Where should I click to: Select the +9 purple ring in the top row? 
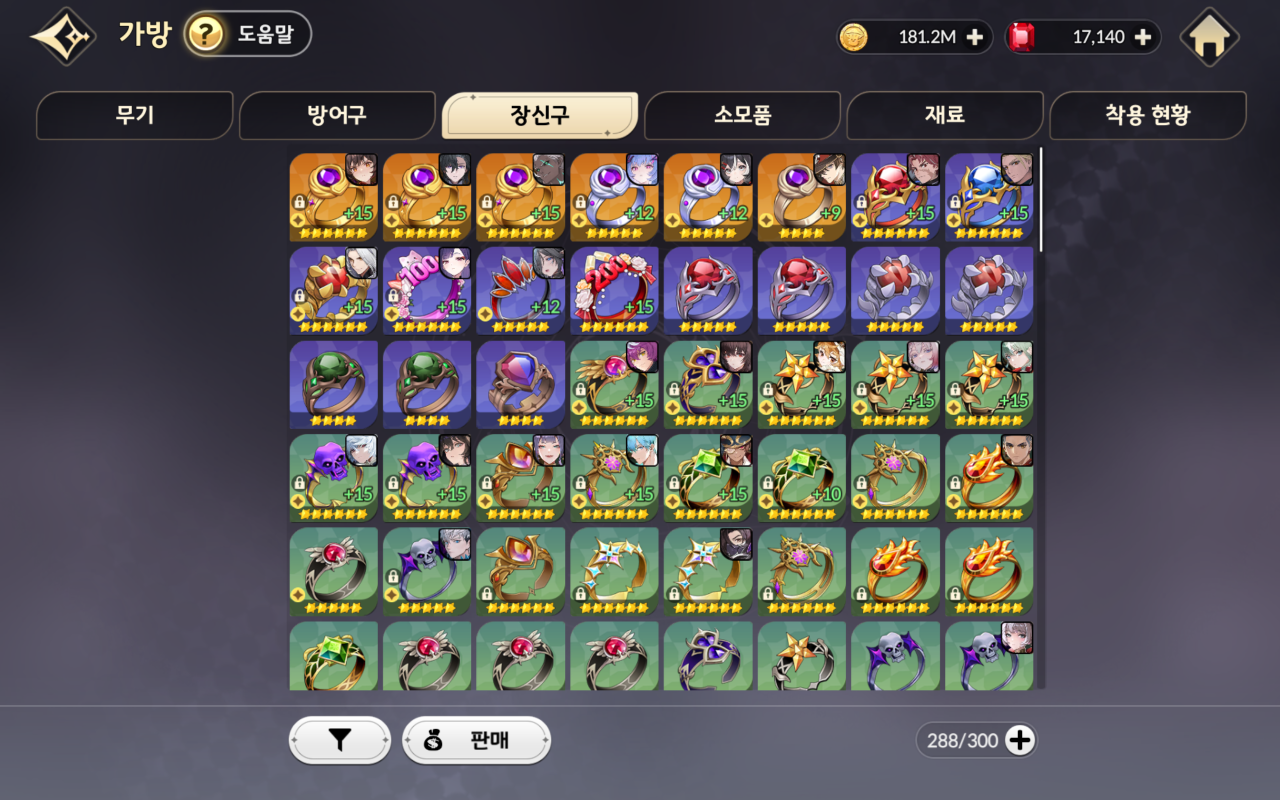point(801,195)
